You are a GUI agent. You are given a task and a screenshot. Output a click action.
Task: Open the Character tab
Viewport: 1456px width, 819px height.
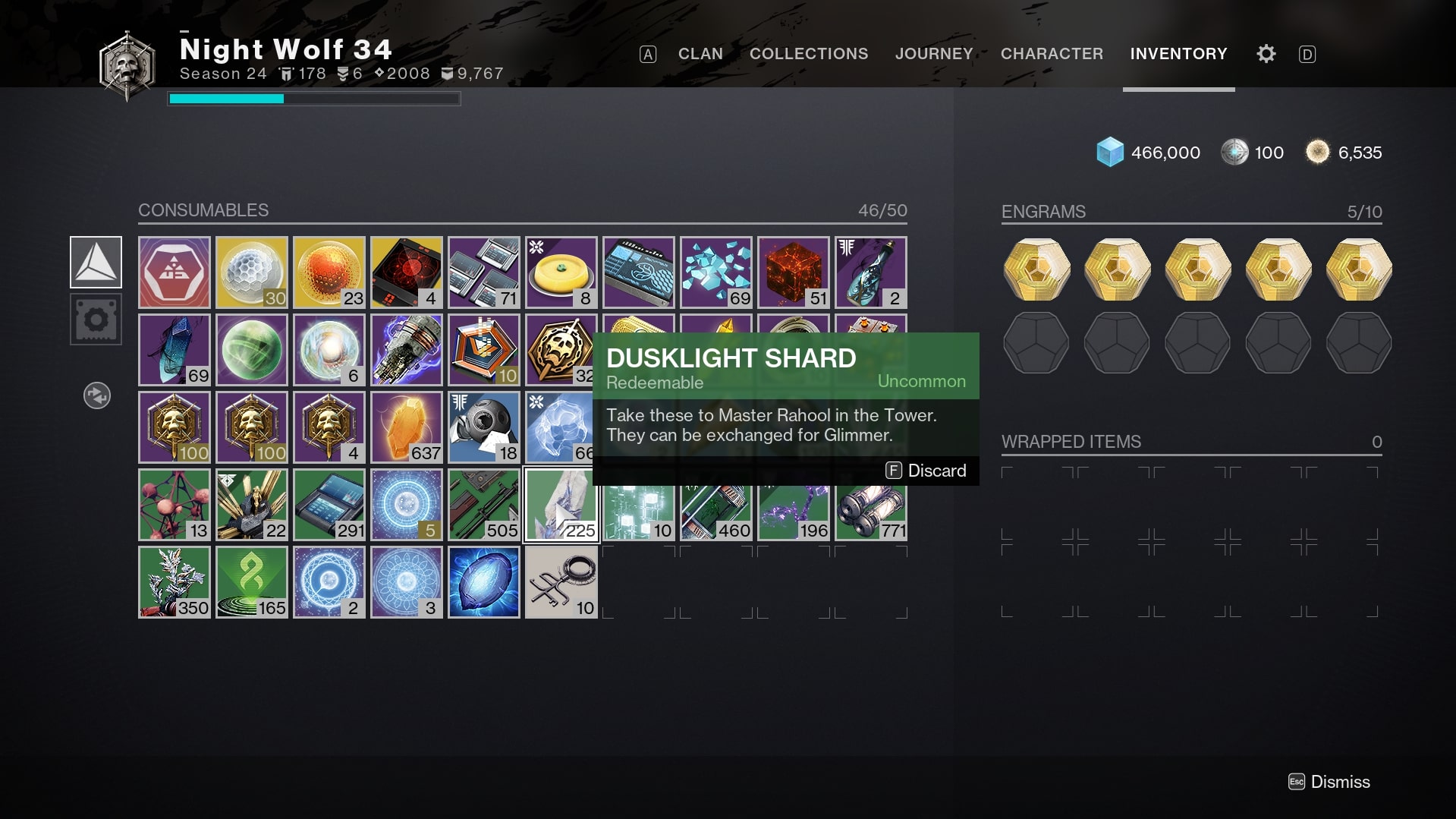tap(1051, 54)
